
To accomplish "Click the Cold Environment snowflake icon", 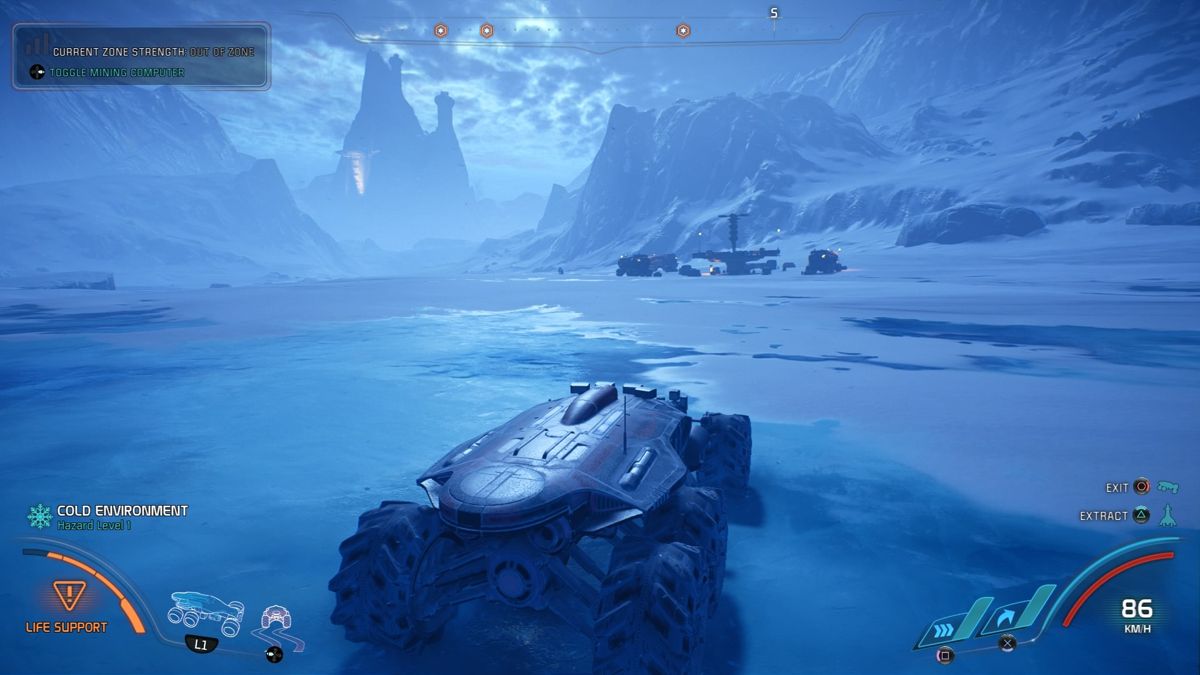I will tap(40, 516).
